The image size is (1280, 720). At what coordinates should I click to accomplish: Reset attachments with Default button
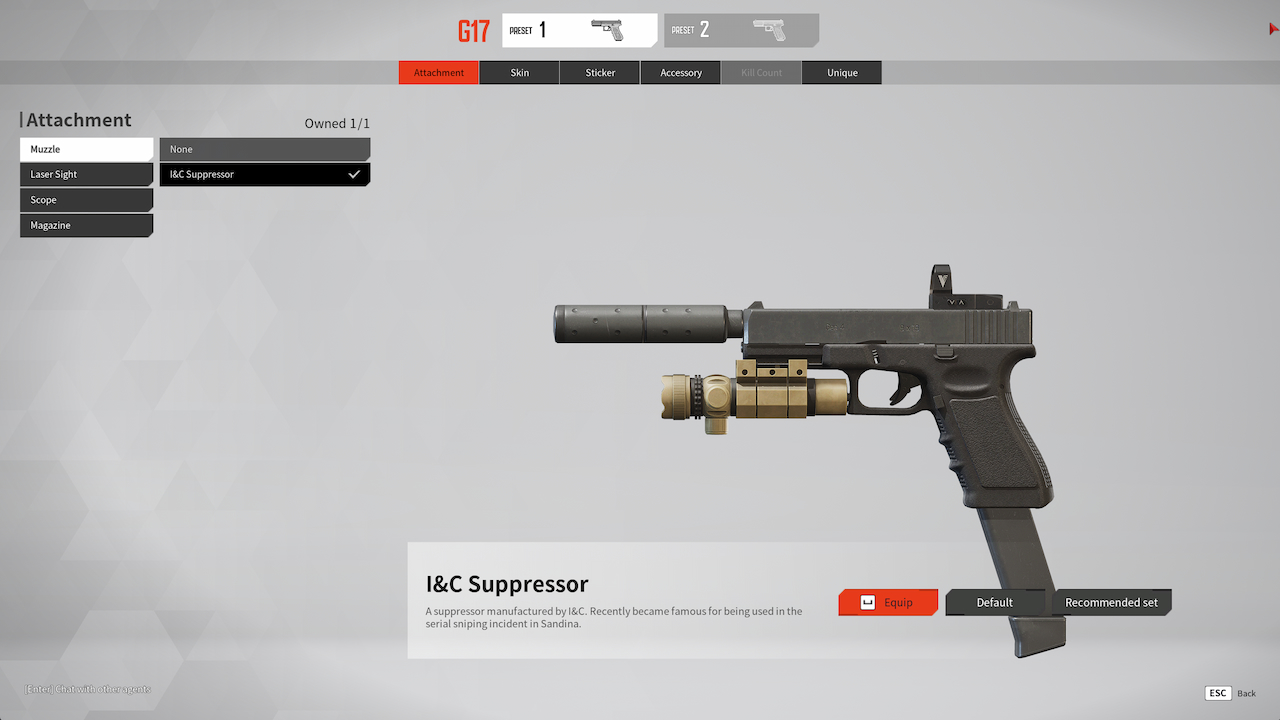995,602
